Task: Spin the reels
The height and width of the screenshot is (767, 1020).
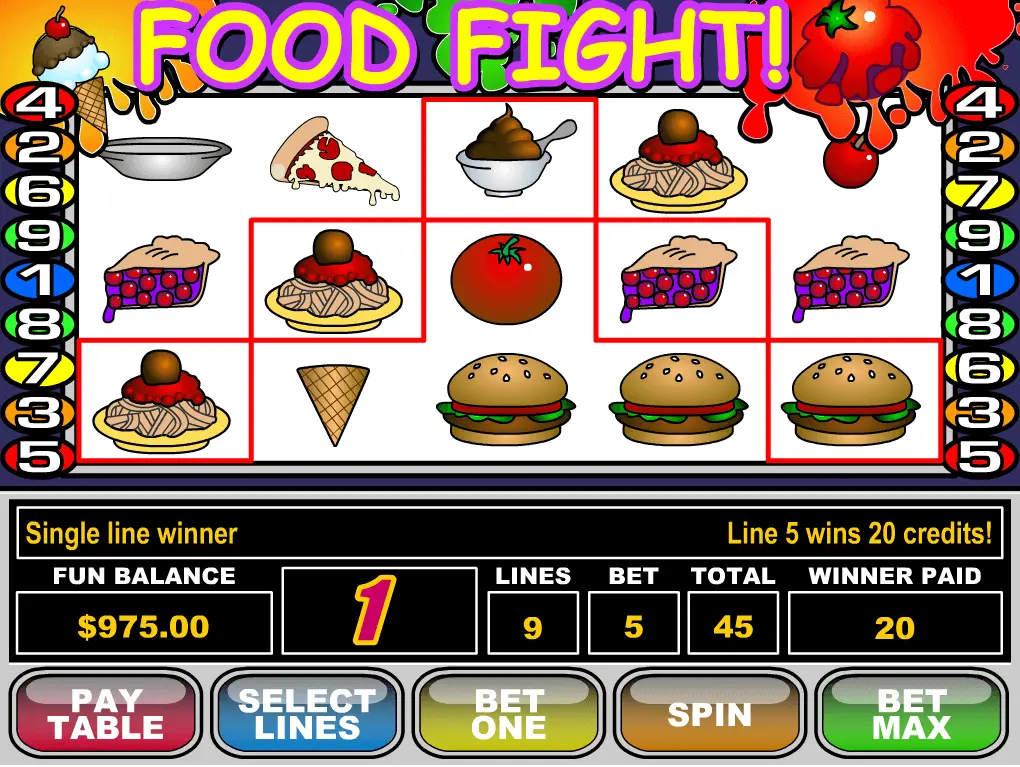Action: click(x=709, y=714)
